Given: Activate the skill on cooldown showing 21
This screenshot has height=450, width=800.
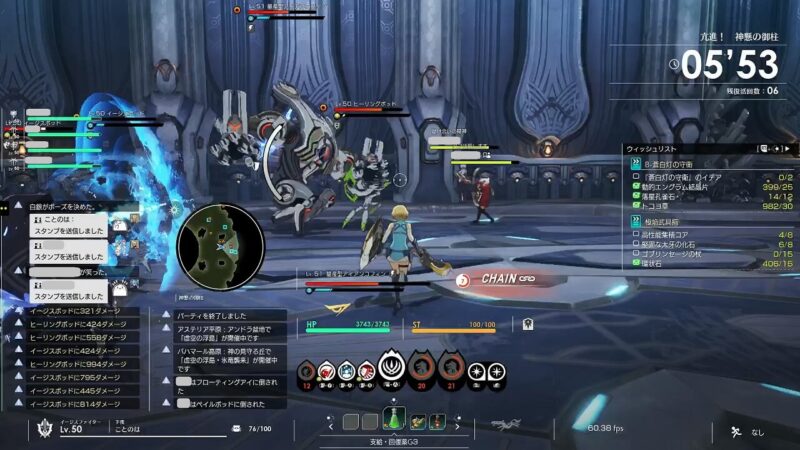Looking at the screenshot, I should click(450, 370).
